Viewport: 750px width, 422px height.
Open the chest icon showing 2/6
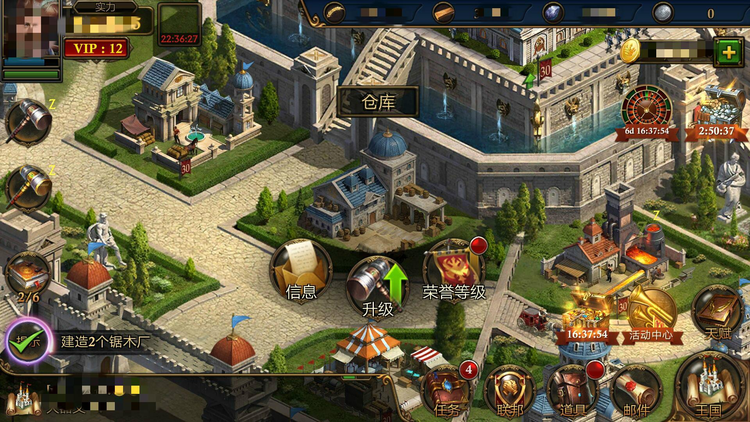[x=27, y=275]
